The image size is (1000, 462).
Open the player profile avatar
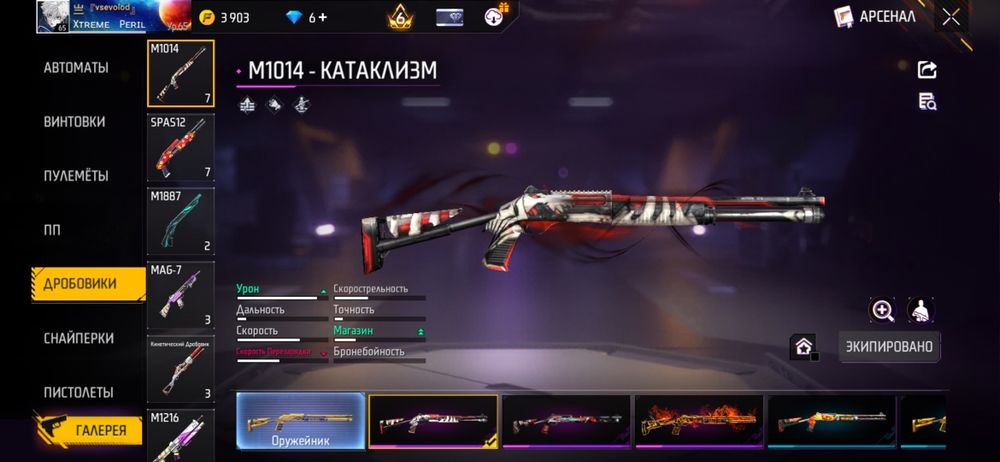52,17
